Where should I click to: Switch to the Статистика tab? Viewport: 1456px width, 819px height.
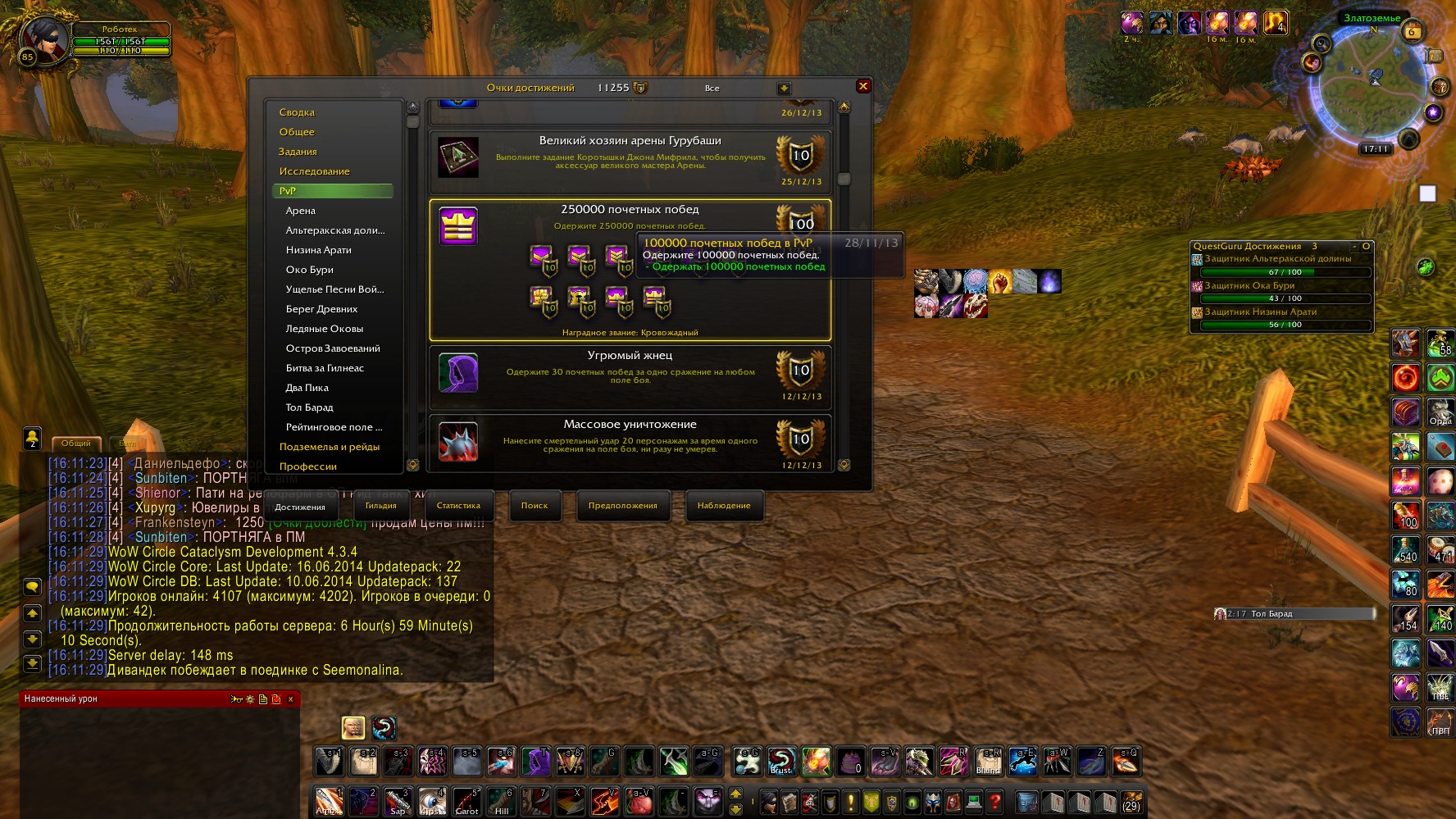point(458,506)
